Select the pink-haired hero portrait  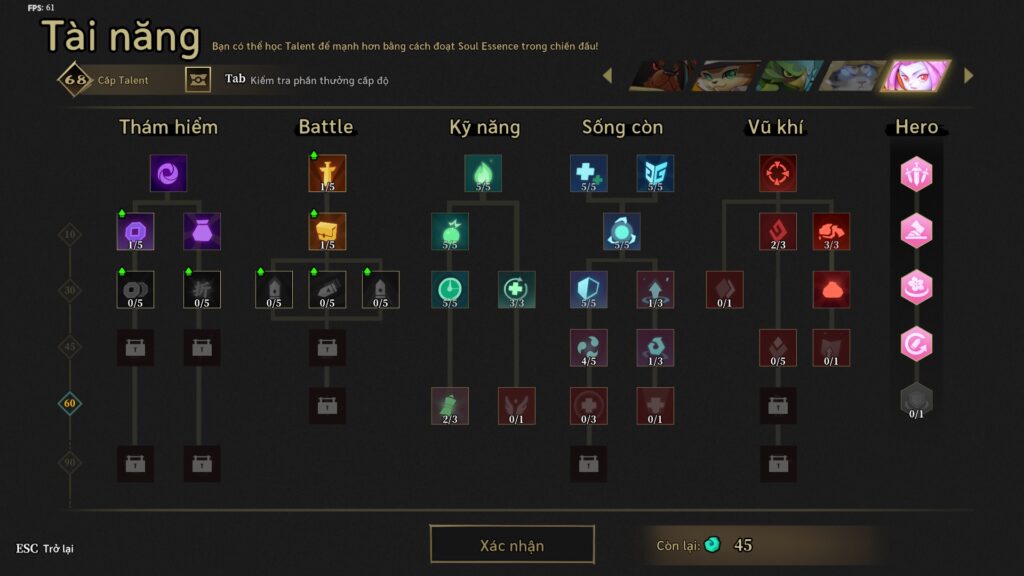tap(915, 76)
